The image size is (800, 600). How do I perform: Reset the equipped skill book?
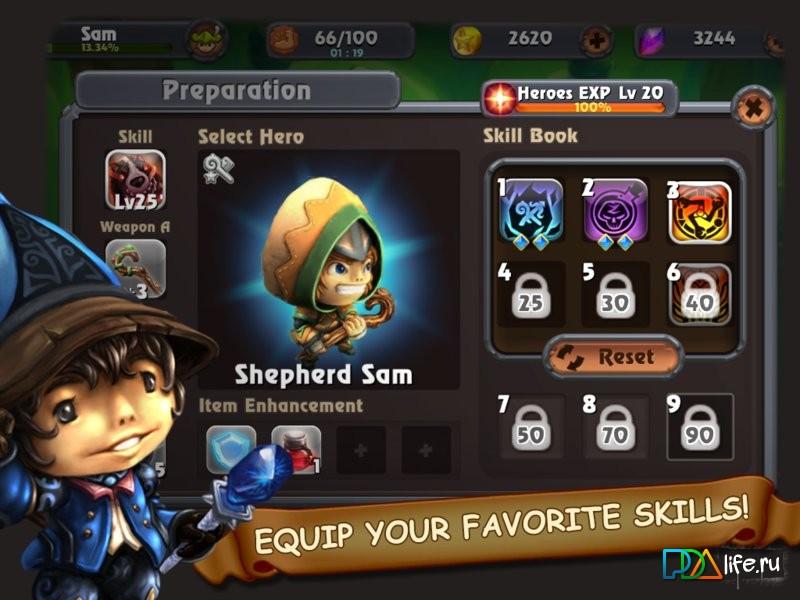[613, 356]
